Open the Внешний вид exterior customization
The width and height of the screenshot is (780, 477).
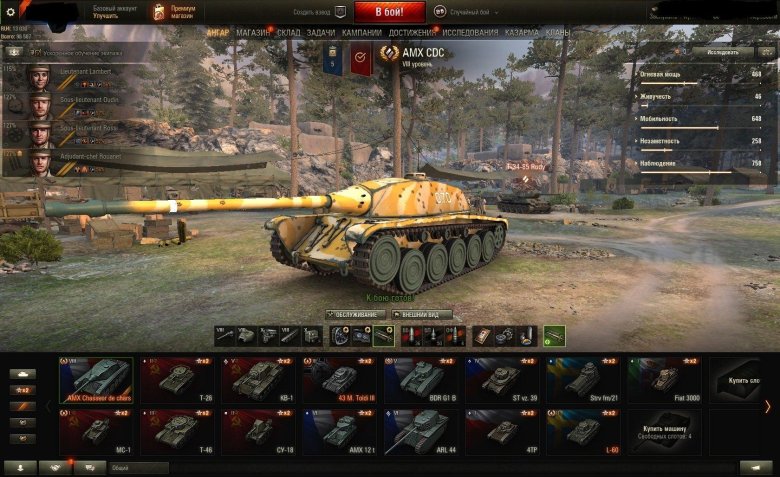[x=425, y=315]
